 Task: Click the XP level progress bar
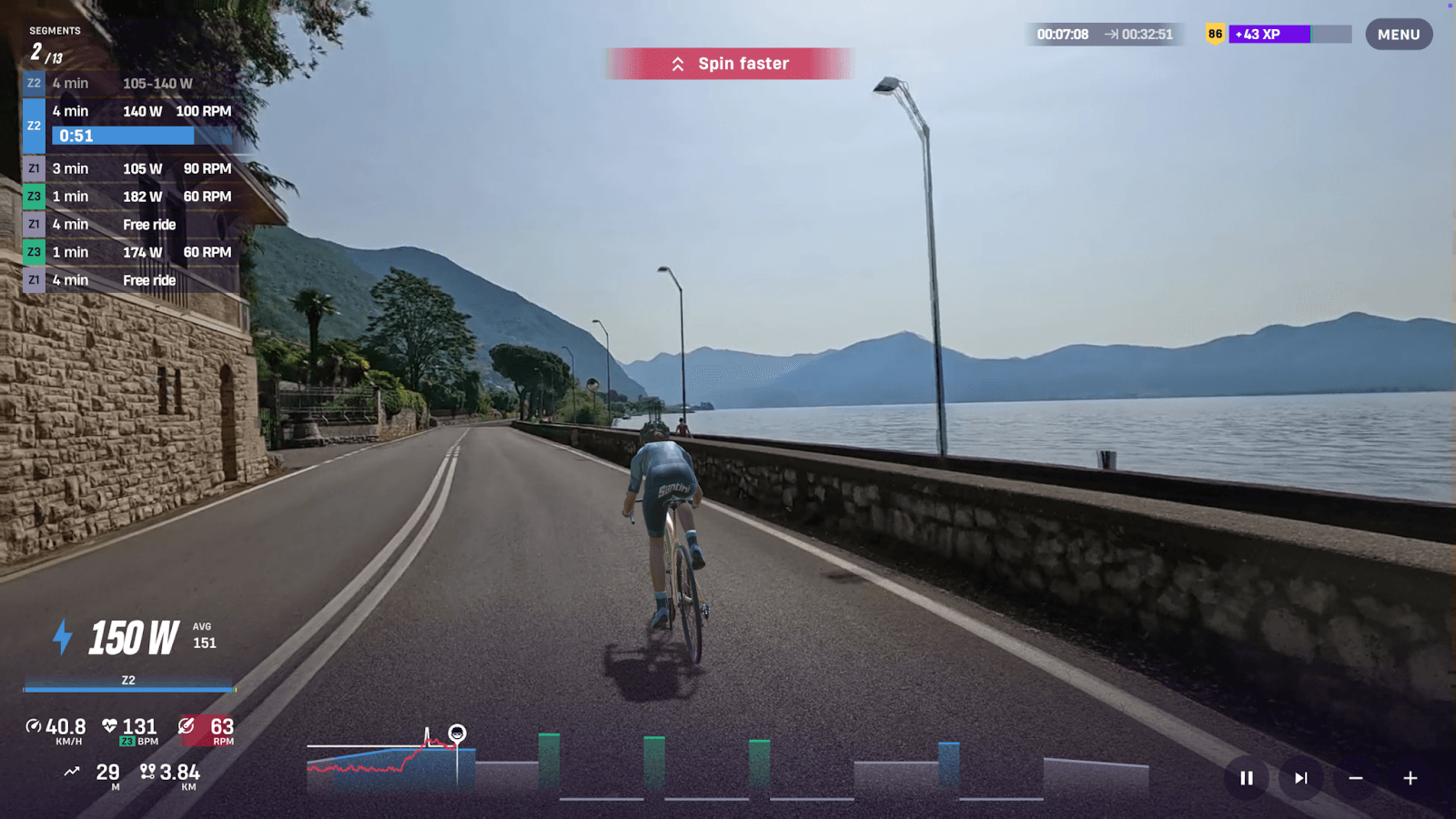coord(1289,35)
